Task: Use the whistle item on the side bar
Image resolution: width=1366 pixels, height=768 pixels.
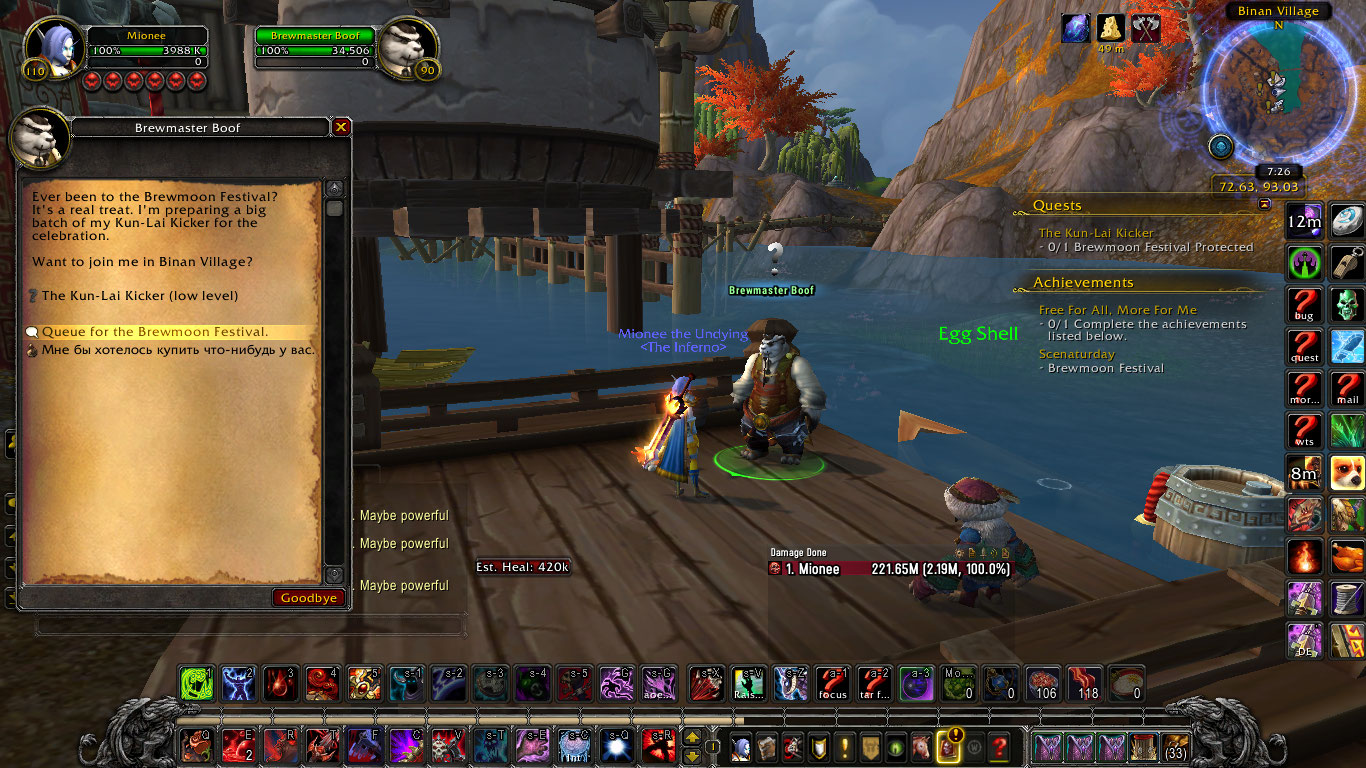Action: pyautogui.click(x=1347, y=263)
